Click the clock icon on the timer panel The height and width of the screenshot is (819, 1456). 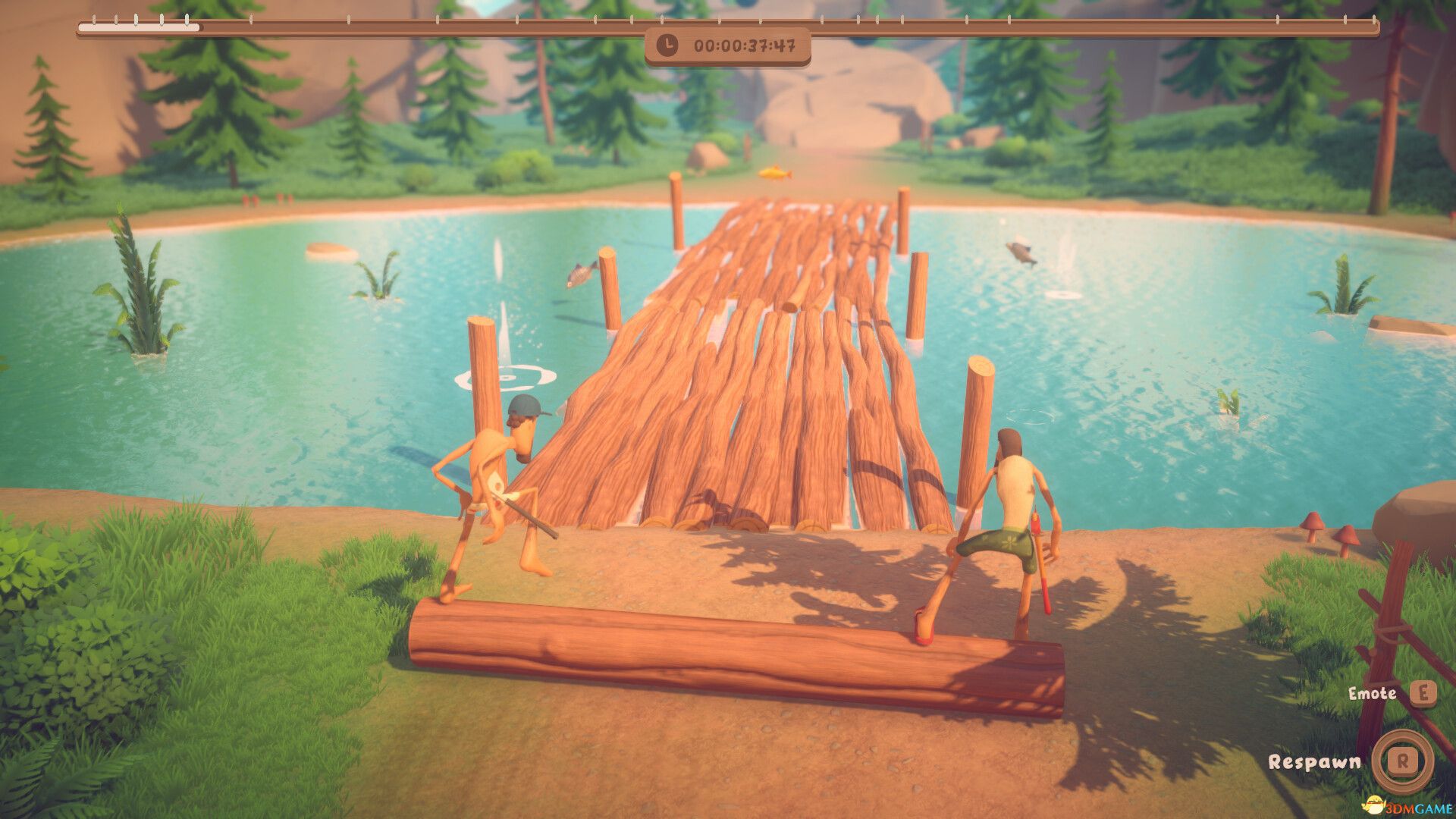pos(667,46)
